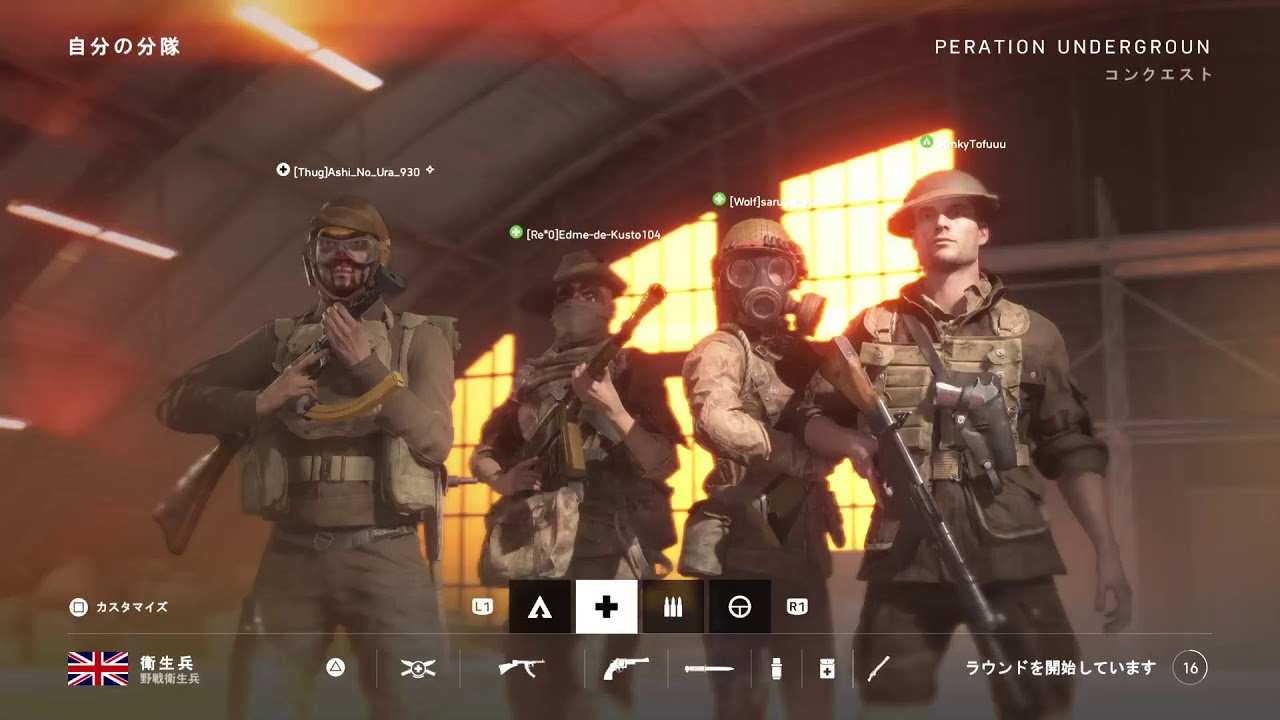Select the field medic combat role icon
Viewport: 1280px width, 720px height.
click(418, 668)
